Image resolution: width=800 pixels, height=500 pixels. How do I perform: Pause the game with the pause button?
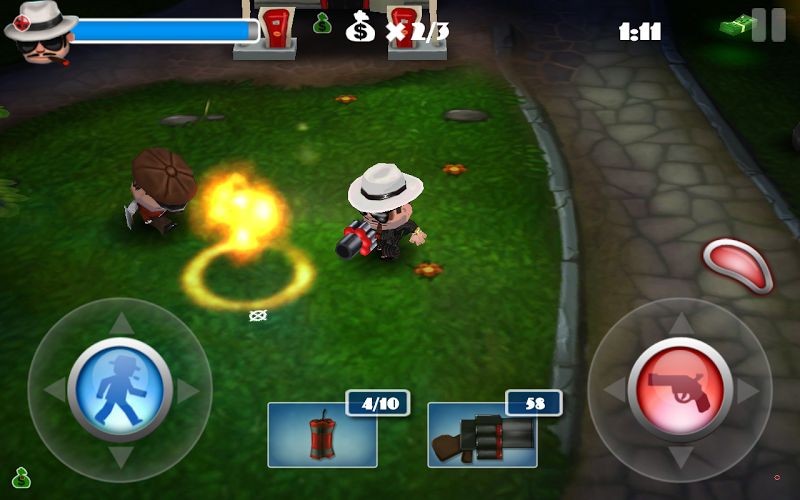click(768, 25)
